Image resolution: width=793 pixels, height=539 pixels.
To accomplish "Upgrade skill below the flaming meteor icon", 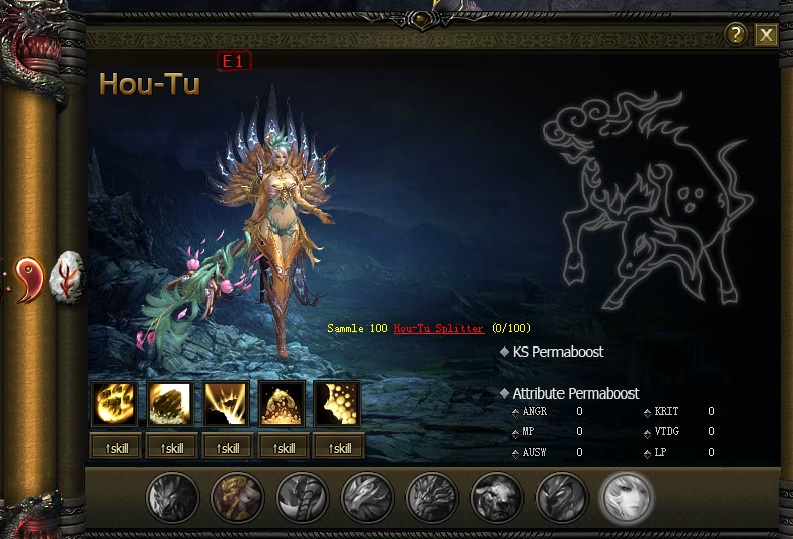I will [x=114, y=448].
